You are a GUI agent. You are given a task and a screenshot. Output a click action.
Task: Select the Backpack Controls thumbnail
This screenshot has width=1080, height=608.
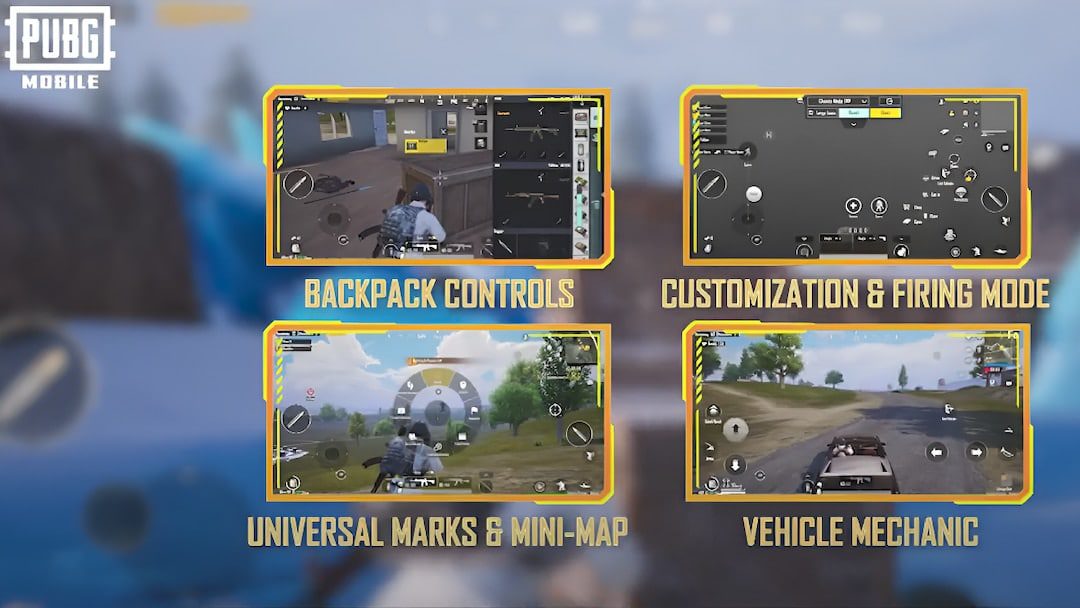(438, 177)
